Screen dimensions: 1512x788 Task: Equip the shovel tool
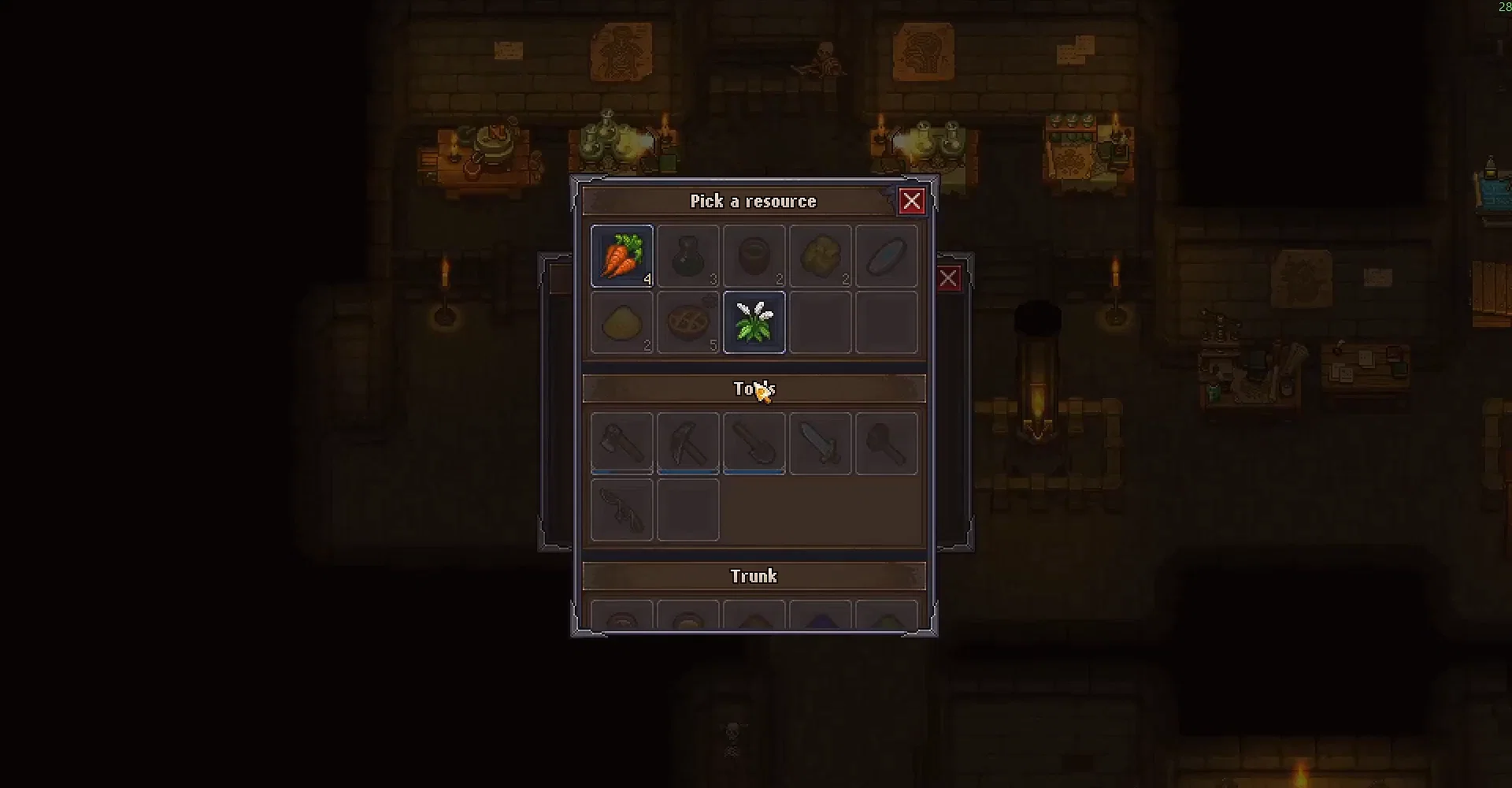(754, 443)
